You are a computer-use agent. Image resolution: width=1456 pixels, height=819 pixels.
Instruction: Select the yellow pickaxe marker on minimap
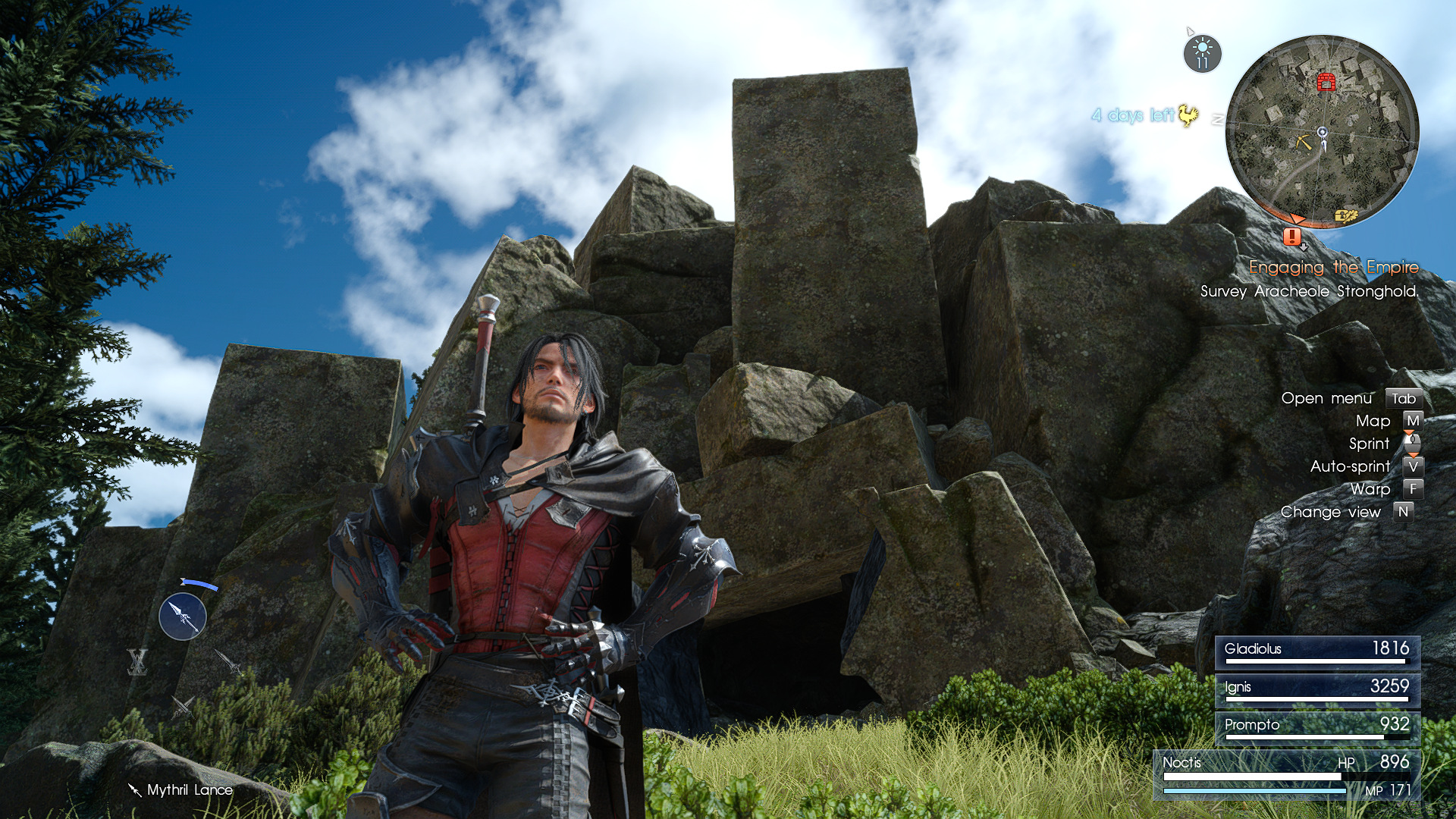1304,142
